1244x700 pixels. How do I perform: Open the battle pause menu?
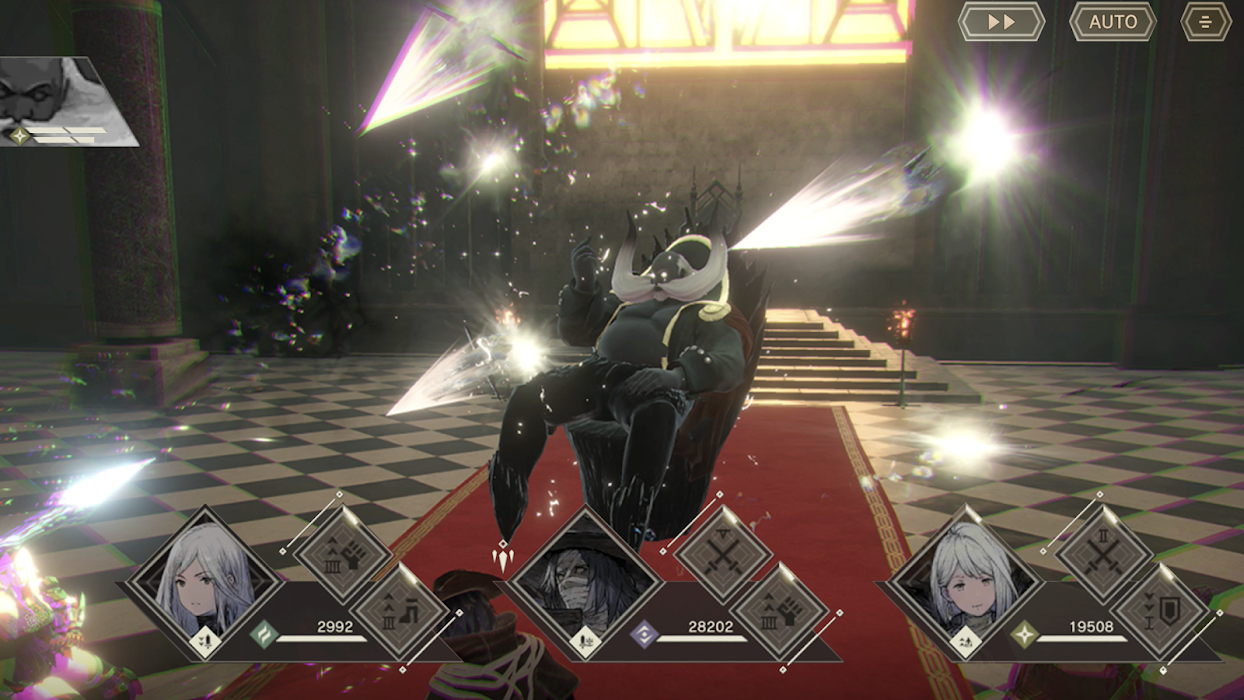(1205, 22)
